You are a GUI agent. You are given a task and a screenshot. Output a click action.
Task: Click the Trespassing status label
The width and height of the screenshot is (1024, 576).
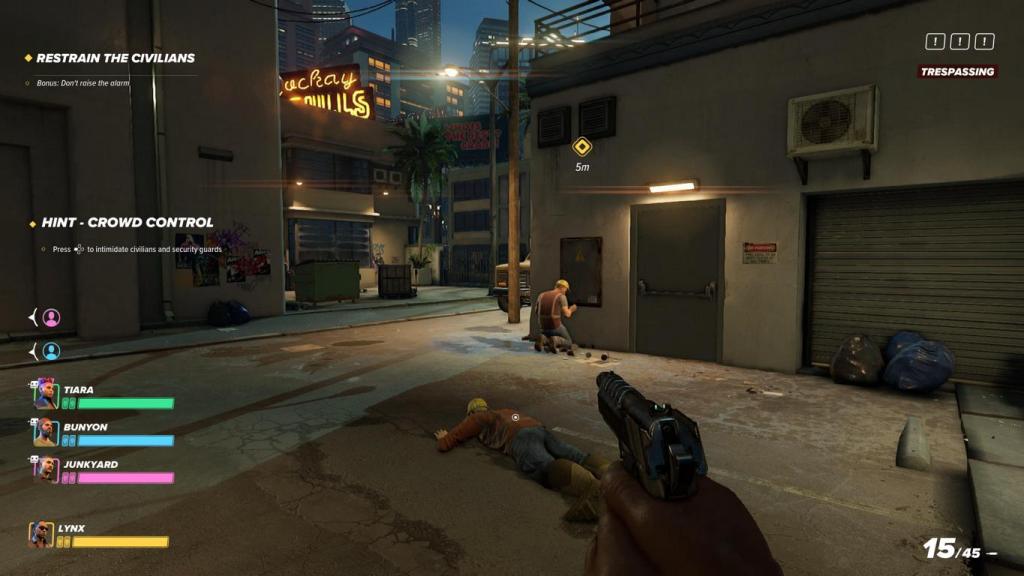(x=957, y=72)
